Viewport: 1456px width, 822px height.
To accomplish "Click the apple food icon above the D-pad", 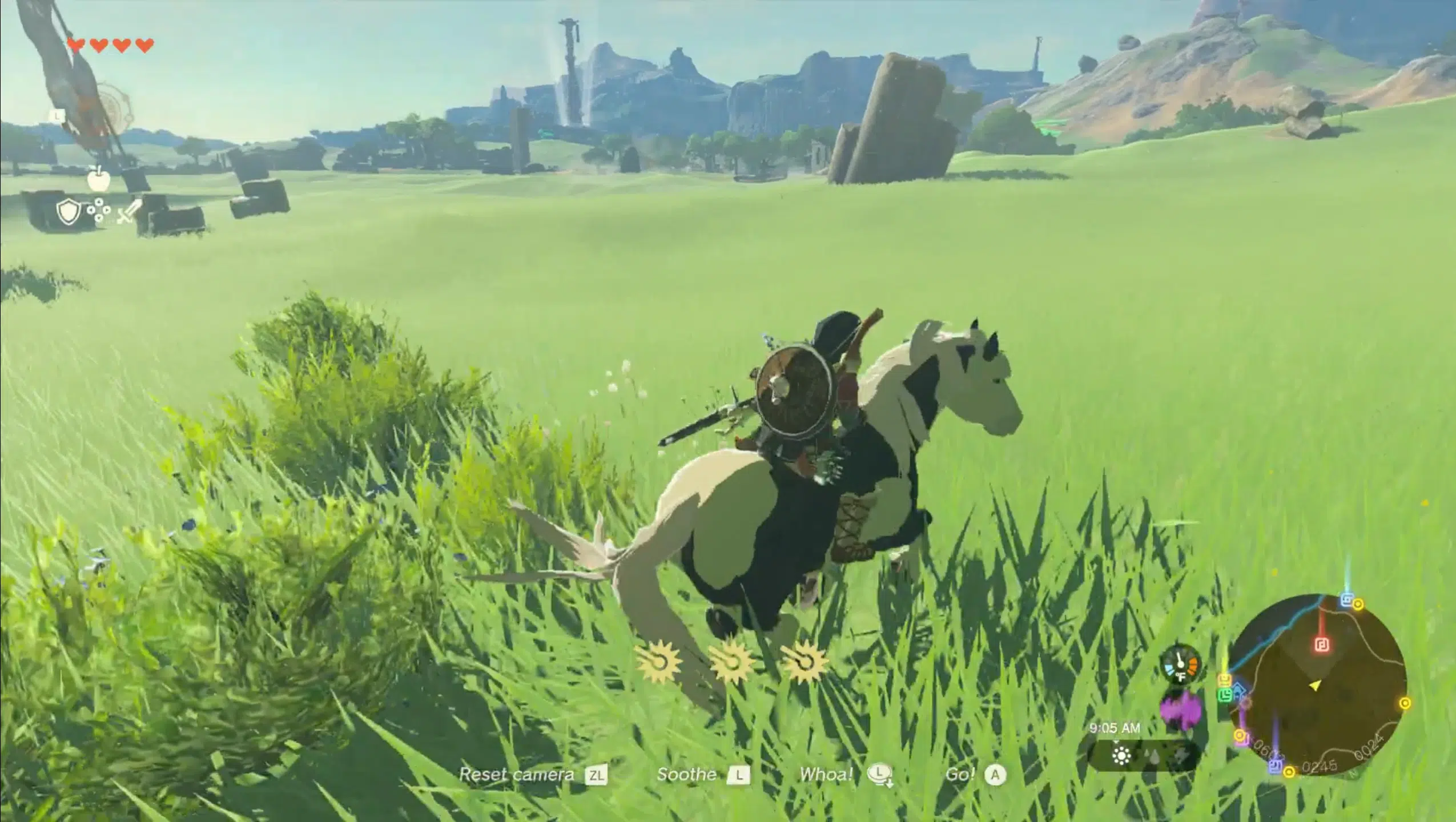I will pos(98,180).
